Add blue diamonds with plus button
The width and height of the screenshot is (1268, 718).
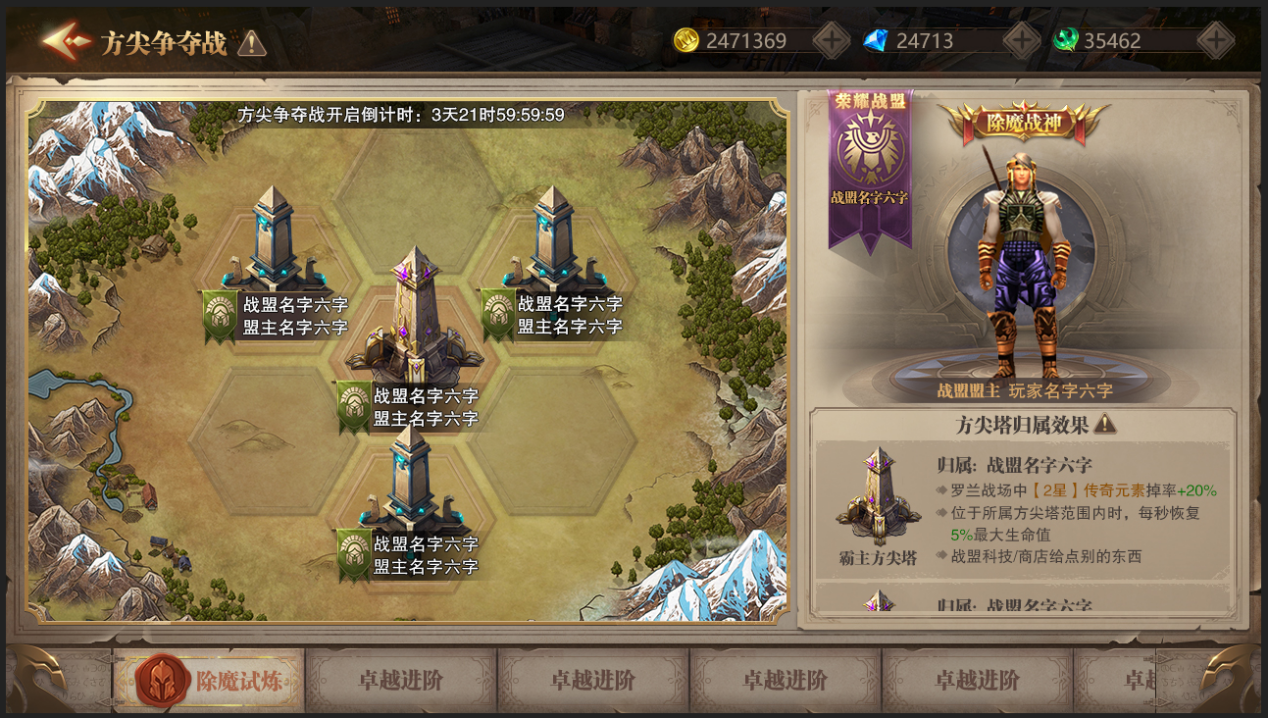point(1021,41)
